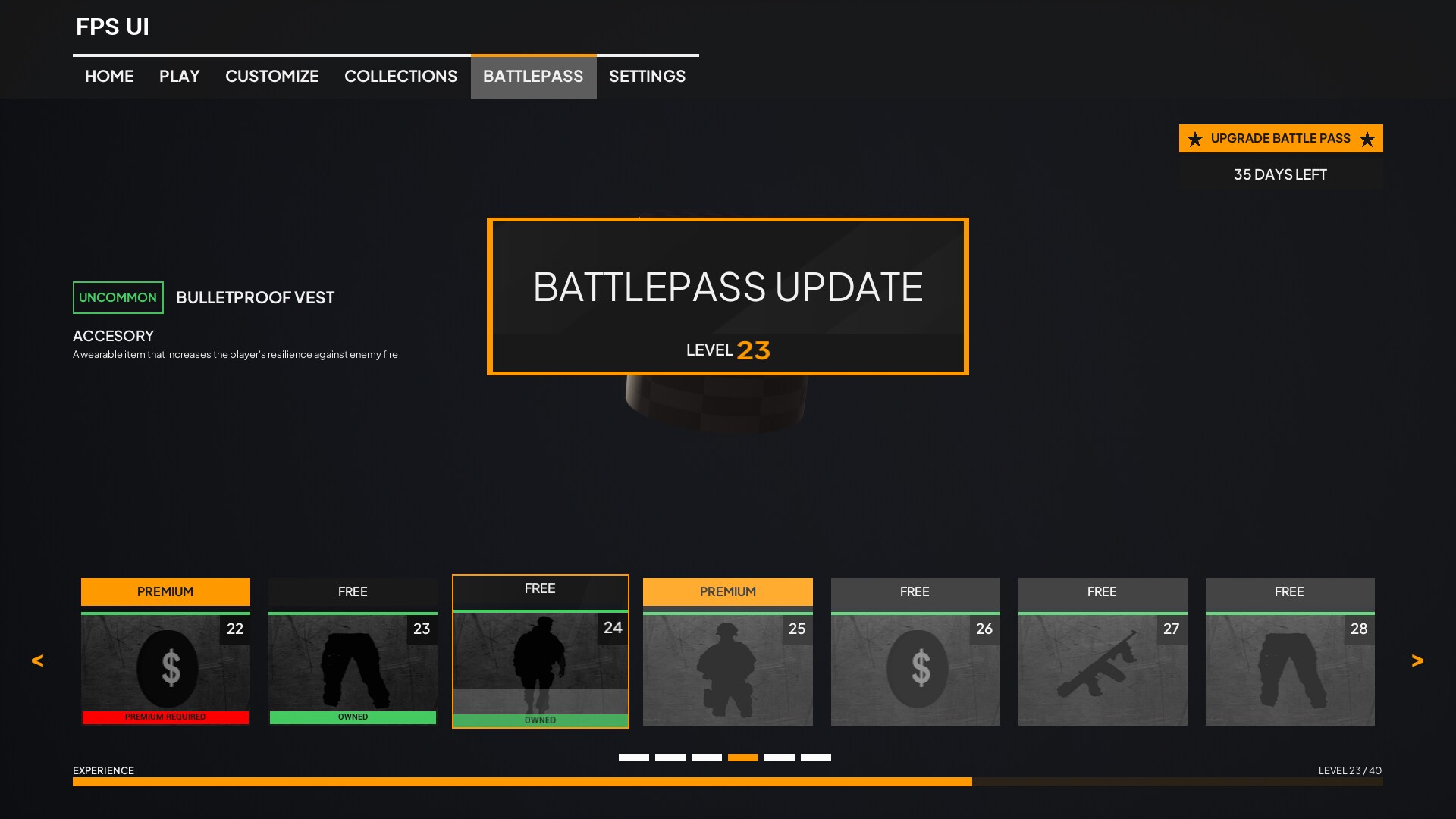This screenshot has width=1456, height=819.
Task: Click the star icon beside Upgrade Battle Pass
Action: tap(1195, 139)
